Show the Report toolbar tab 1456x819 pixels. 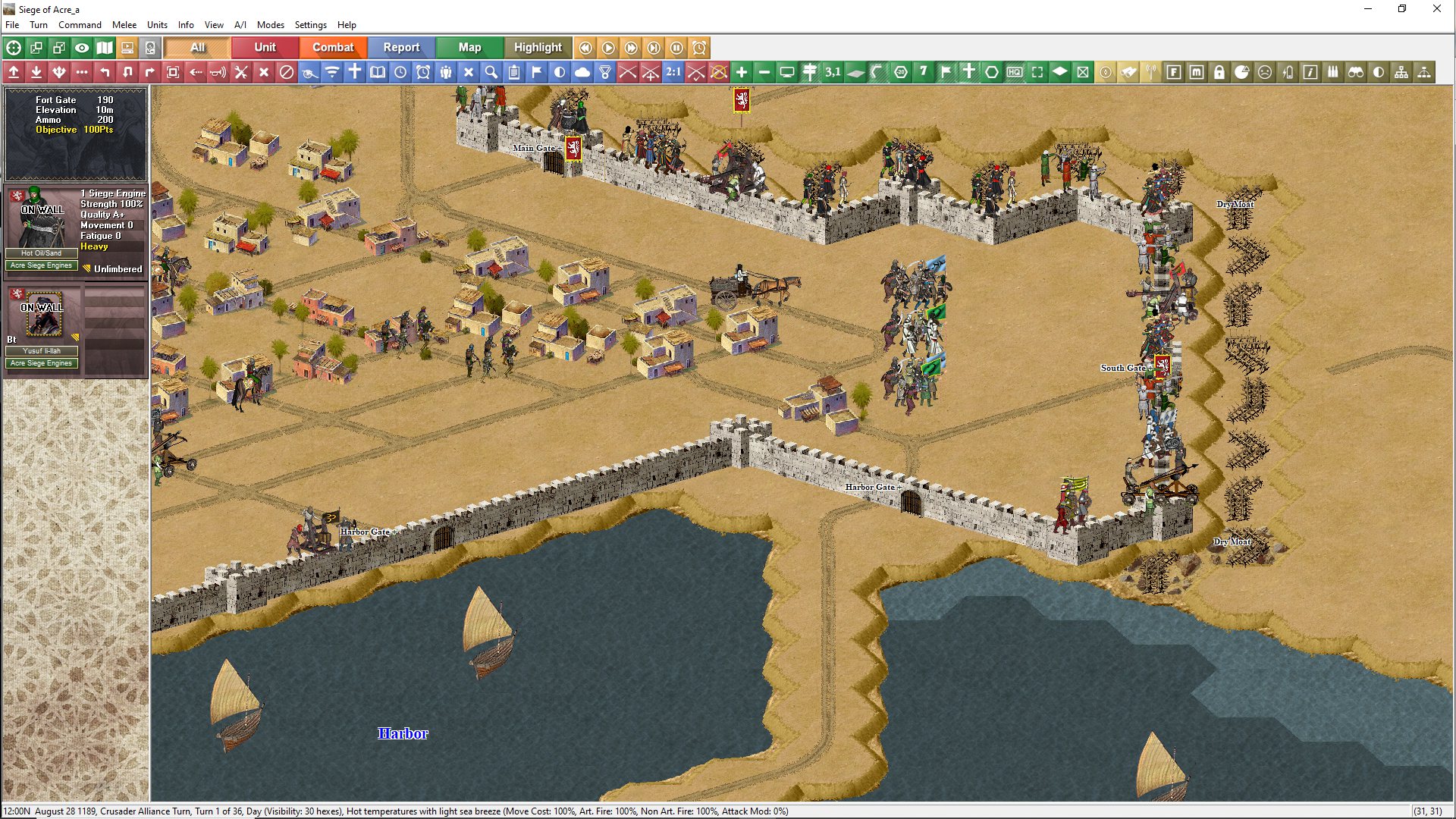401,47
